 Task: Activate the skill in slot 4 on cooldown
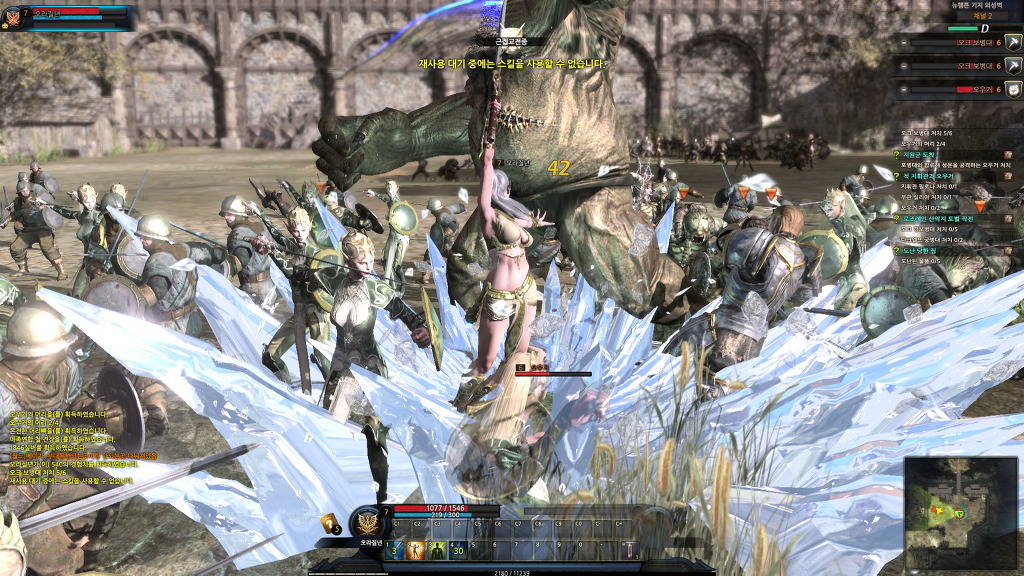(458, 550)
